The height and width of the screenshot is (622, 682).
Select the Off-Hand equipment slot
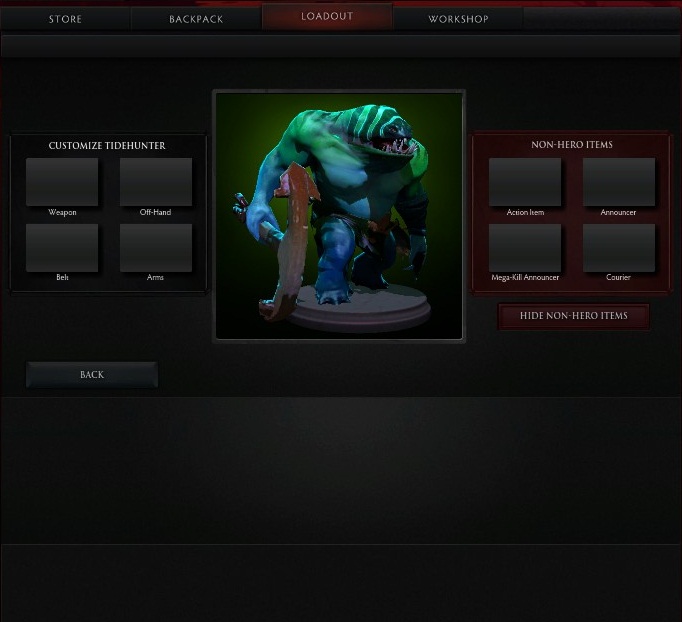point(156,182)
